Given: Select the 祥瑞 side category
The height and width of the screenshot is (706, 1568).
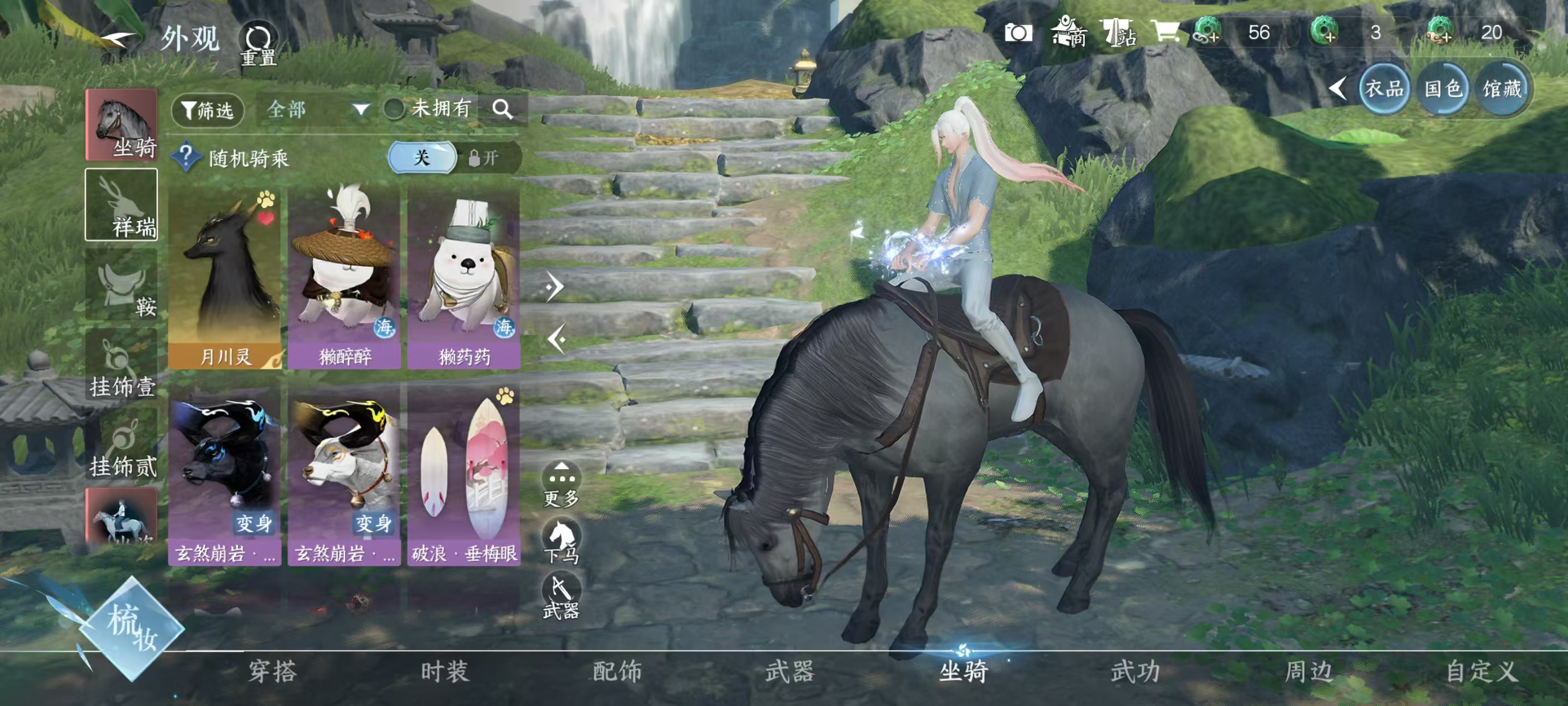Looking at the screenshot, I should click(x=121, y=205).
